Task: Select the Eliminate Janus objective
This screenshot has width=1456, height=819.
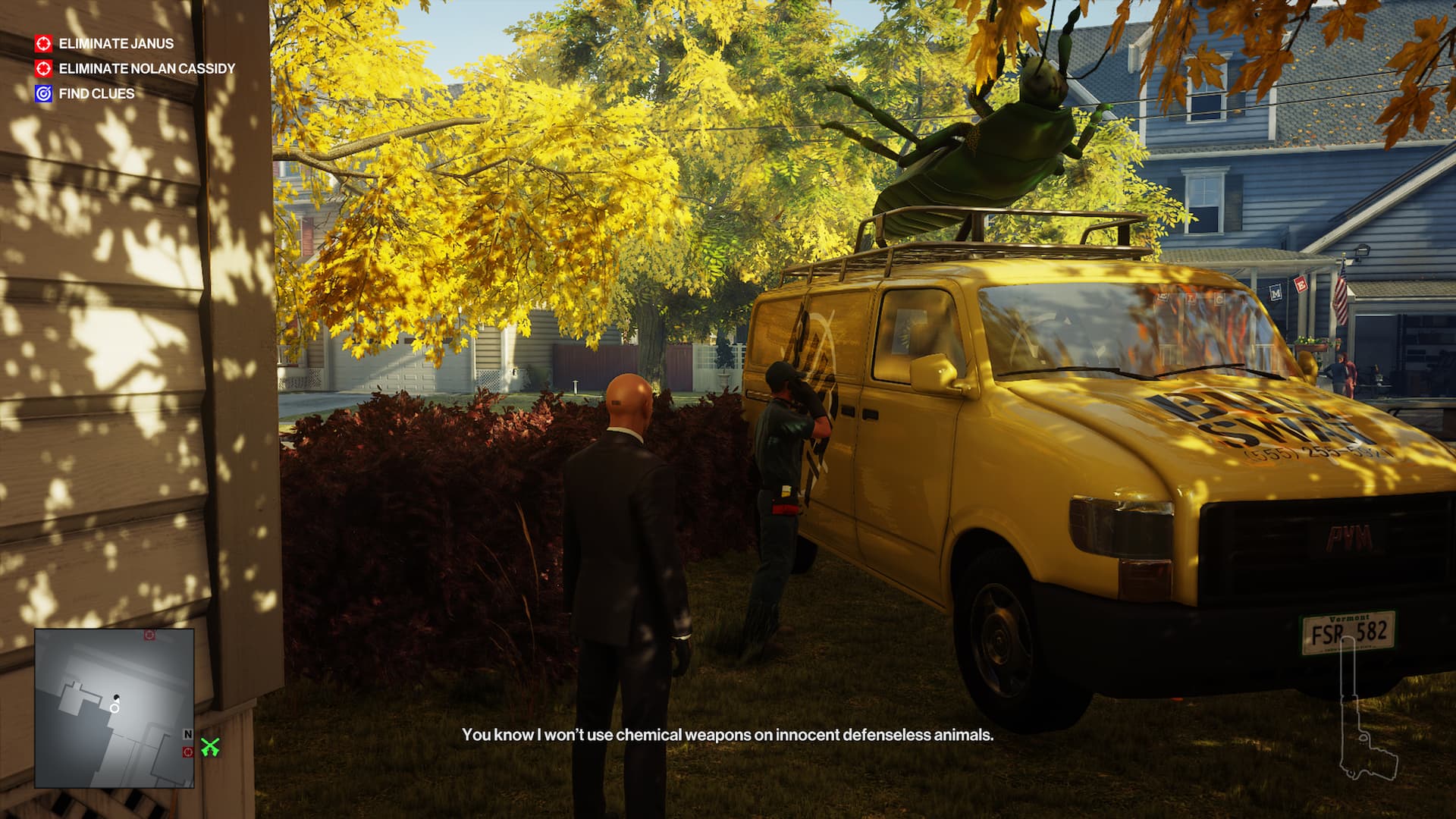Action: point(115,44)
